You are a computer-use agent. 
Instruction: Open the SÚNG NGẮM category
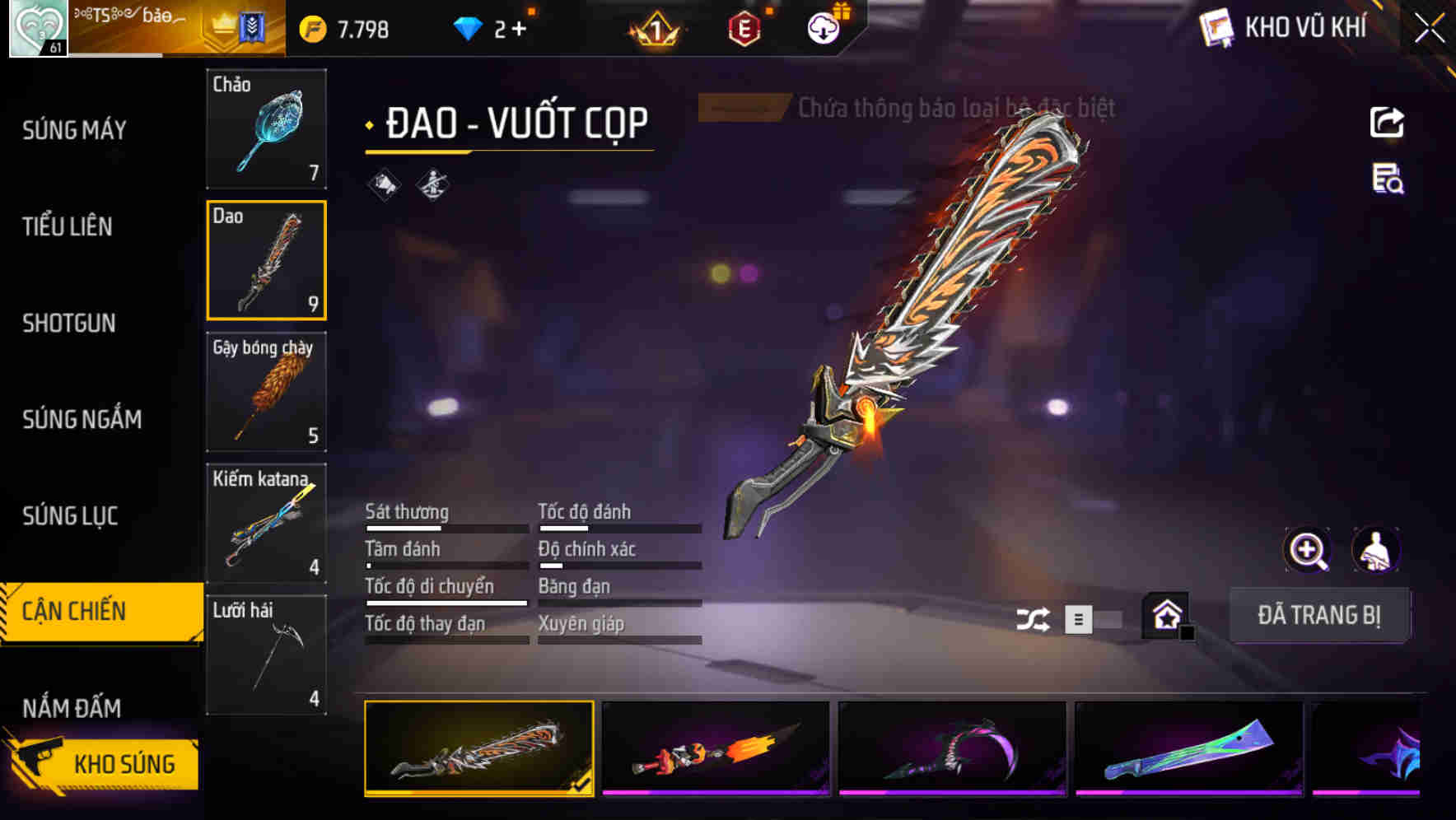click(x=80, y=420)
